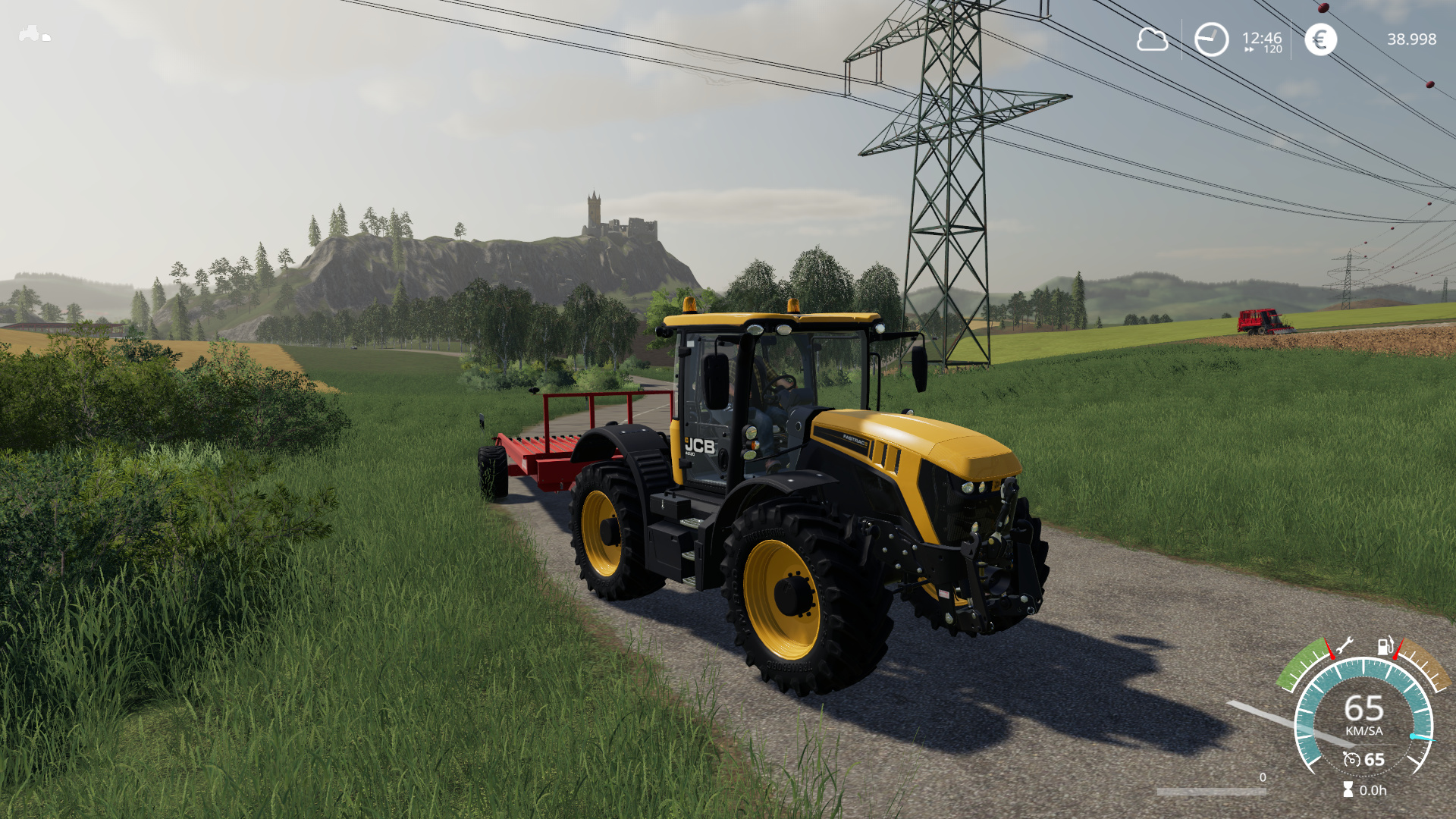Click the cloud weather icon
Image resolution: width=1456 pixels, height=819 pixels.
click(x=1152, y=39)
